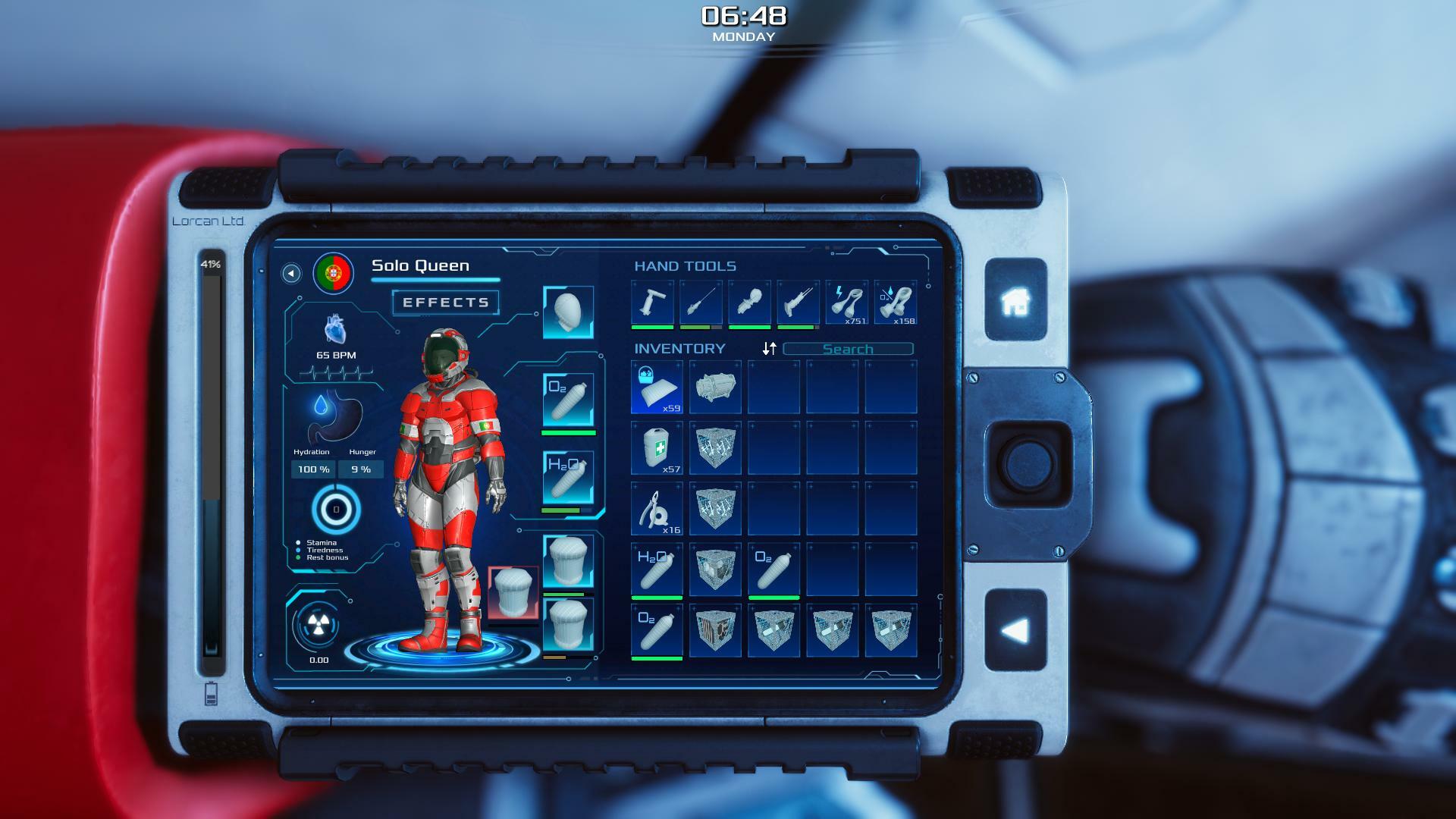The image size is (1456, 819).
Task: Select the first hand tool slot
Action: pos(652,303)
